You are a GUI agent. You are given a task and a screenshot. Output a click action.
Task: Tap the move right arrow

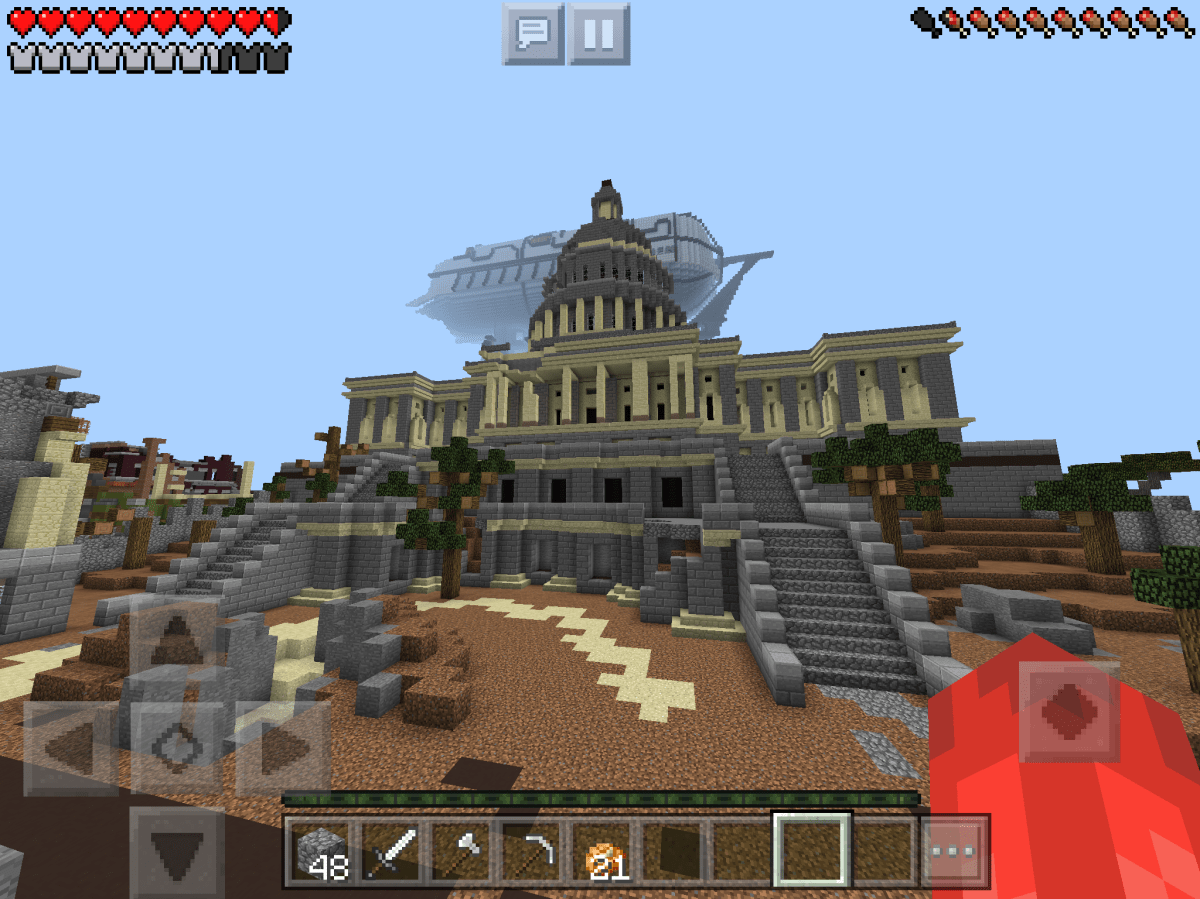282,748
